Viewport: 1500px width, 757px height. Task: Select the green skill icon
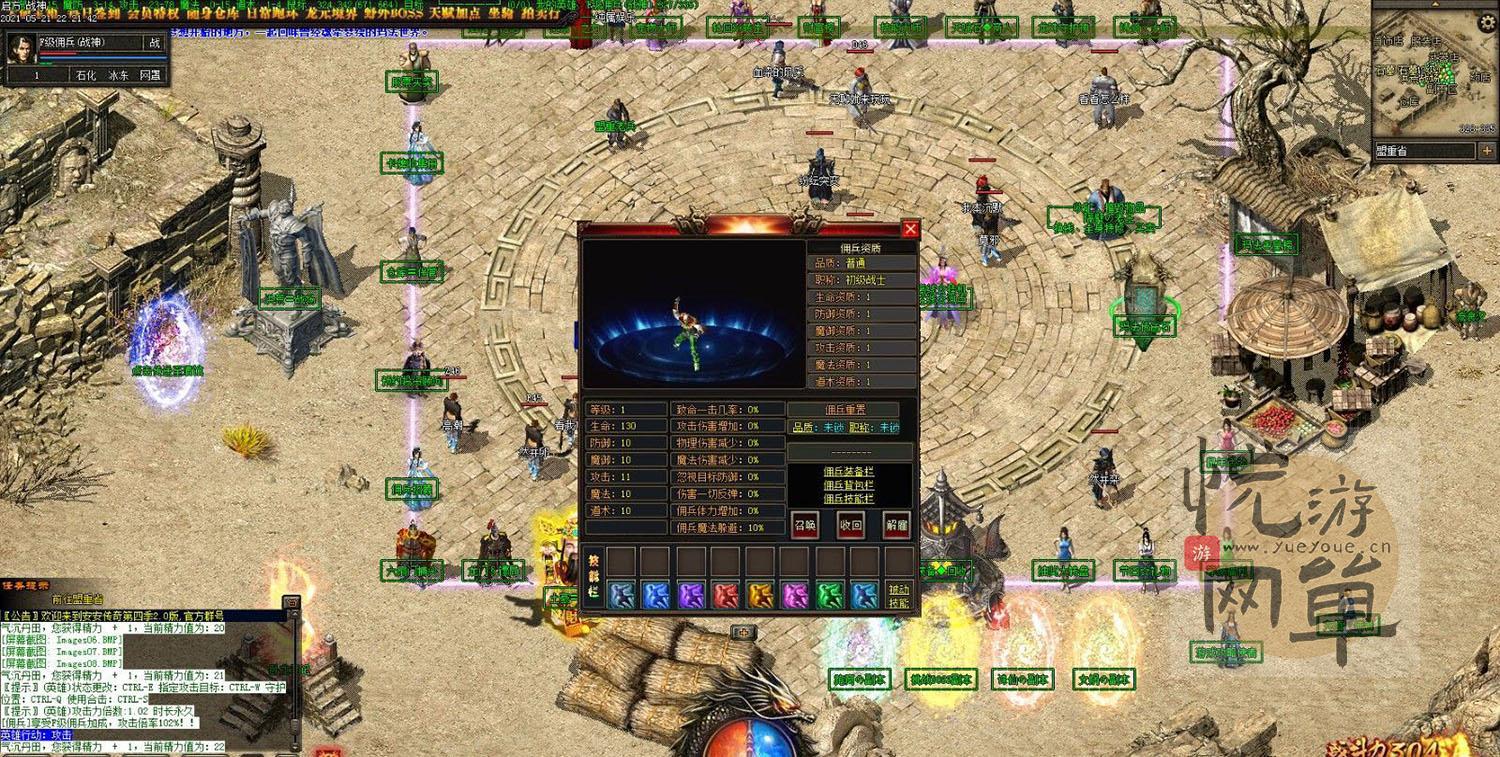[829, 596]
